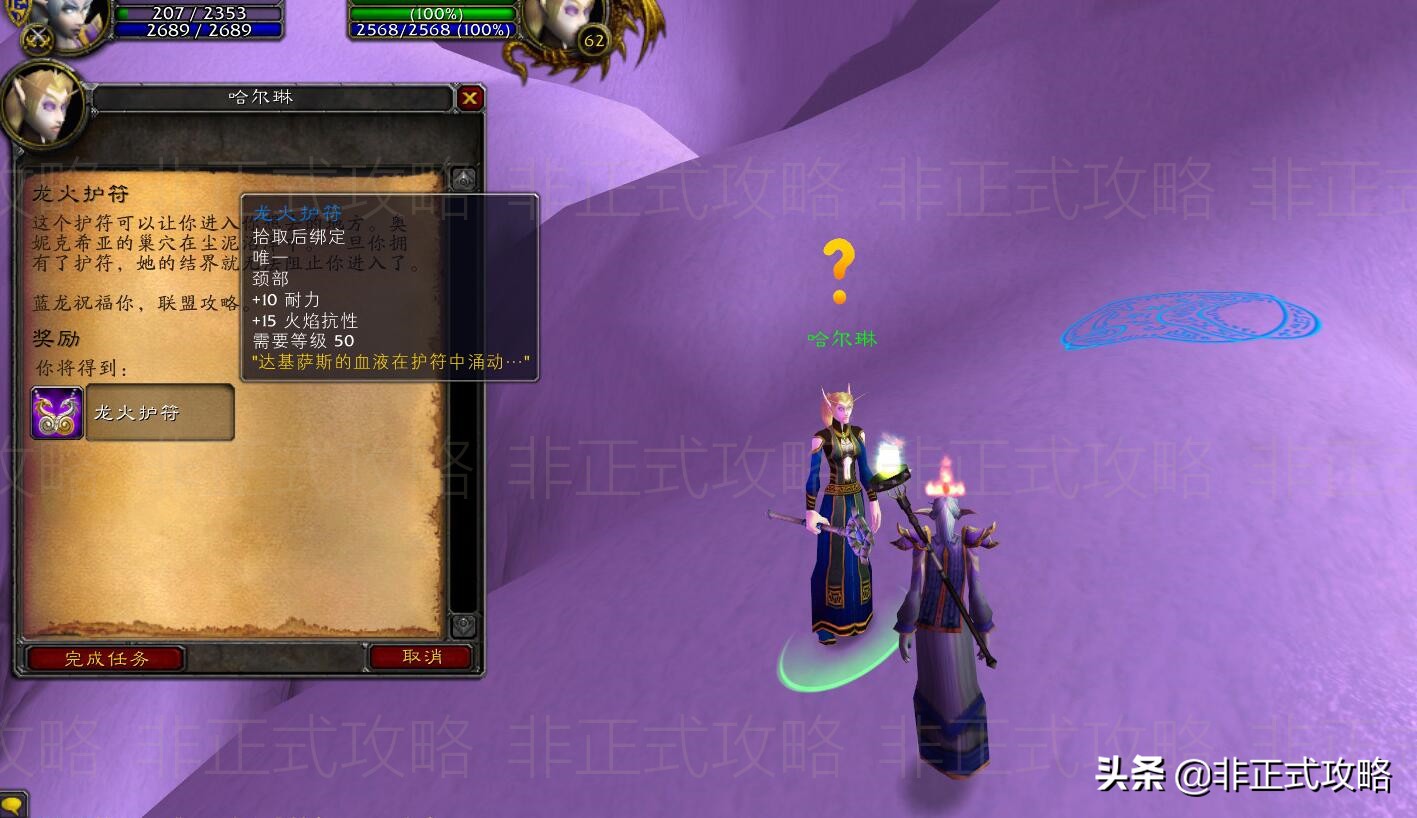The width and height of the screenshot is (1417, 818).
Task: Click the 哈尔琳 quest window title bar
Action: 262,97
